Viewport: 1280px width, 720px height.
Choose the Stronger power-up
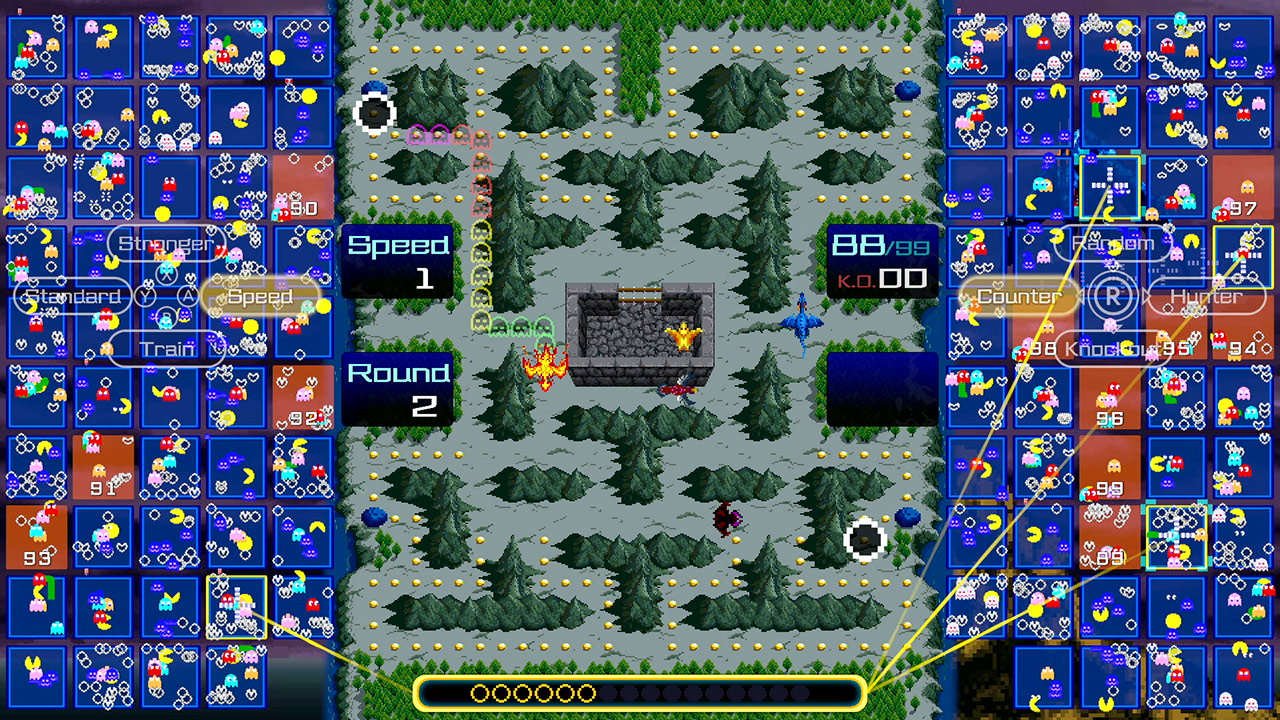click(166, 242)
